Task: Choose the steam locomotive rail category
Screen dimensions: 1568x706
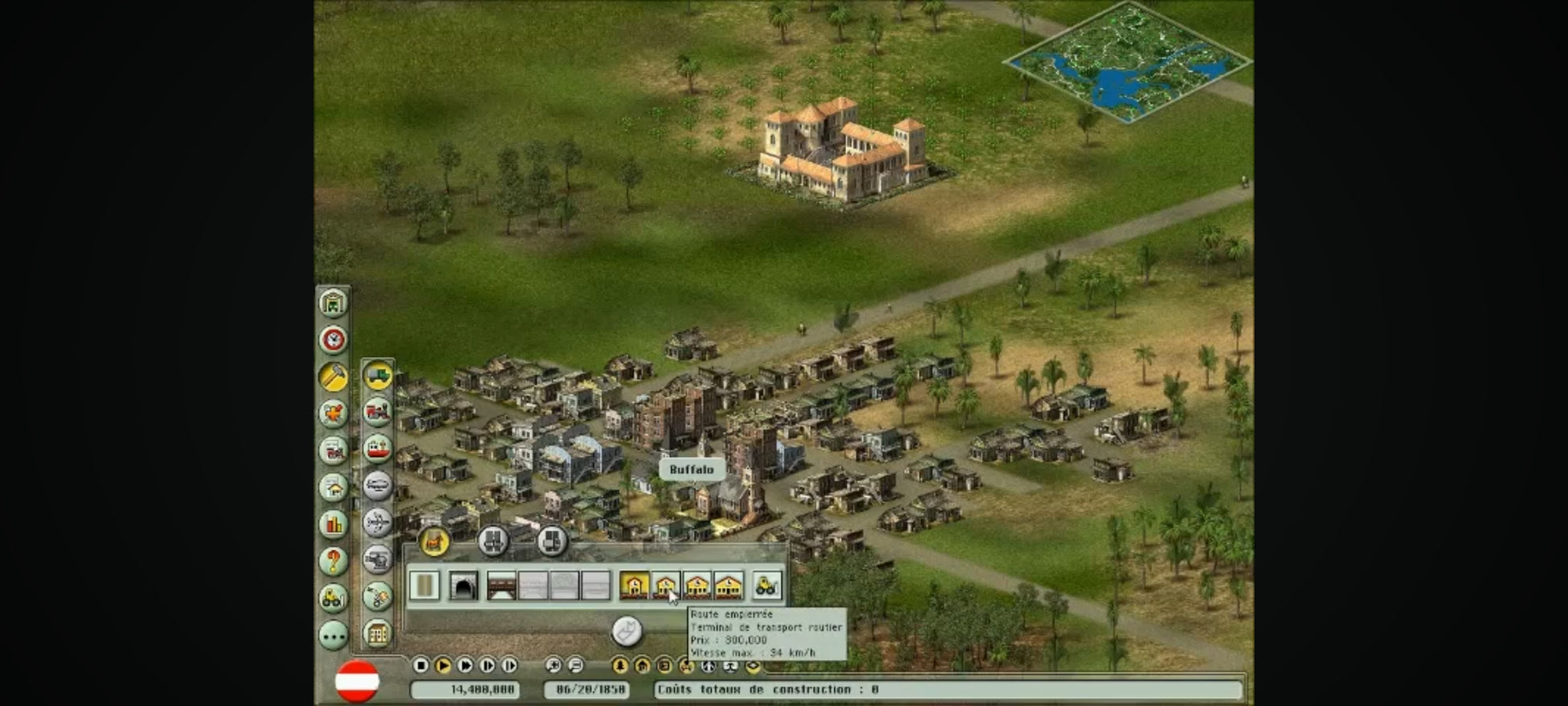Action: (377, 412)
